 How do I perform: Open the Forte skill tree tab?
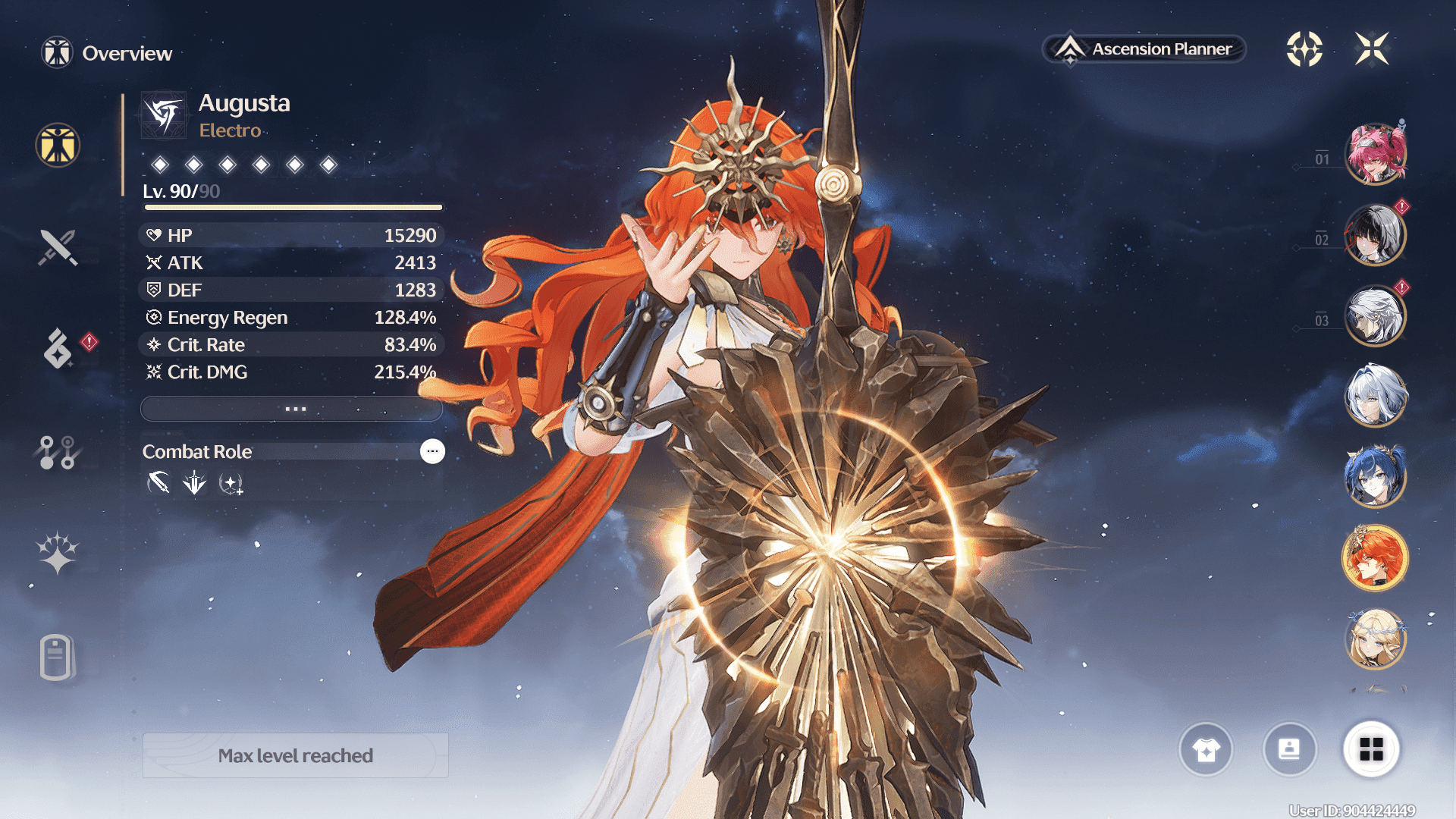[x=57, y=452]
